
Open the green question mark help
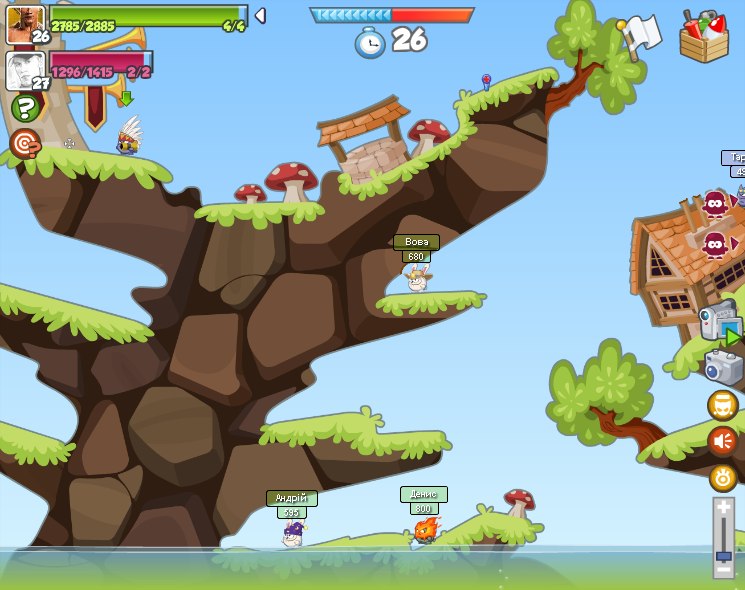tap(25, 108)
